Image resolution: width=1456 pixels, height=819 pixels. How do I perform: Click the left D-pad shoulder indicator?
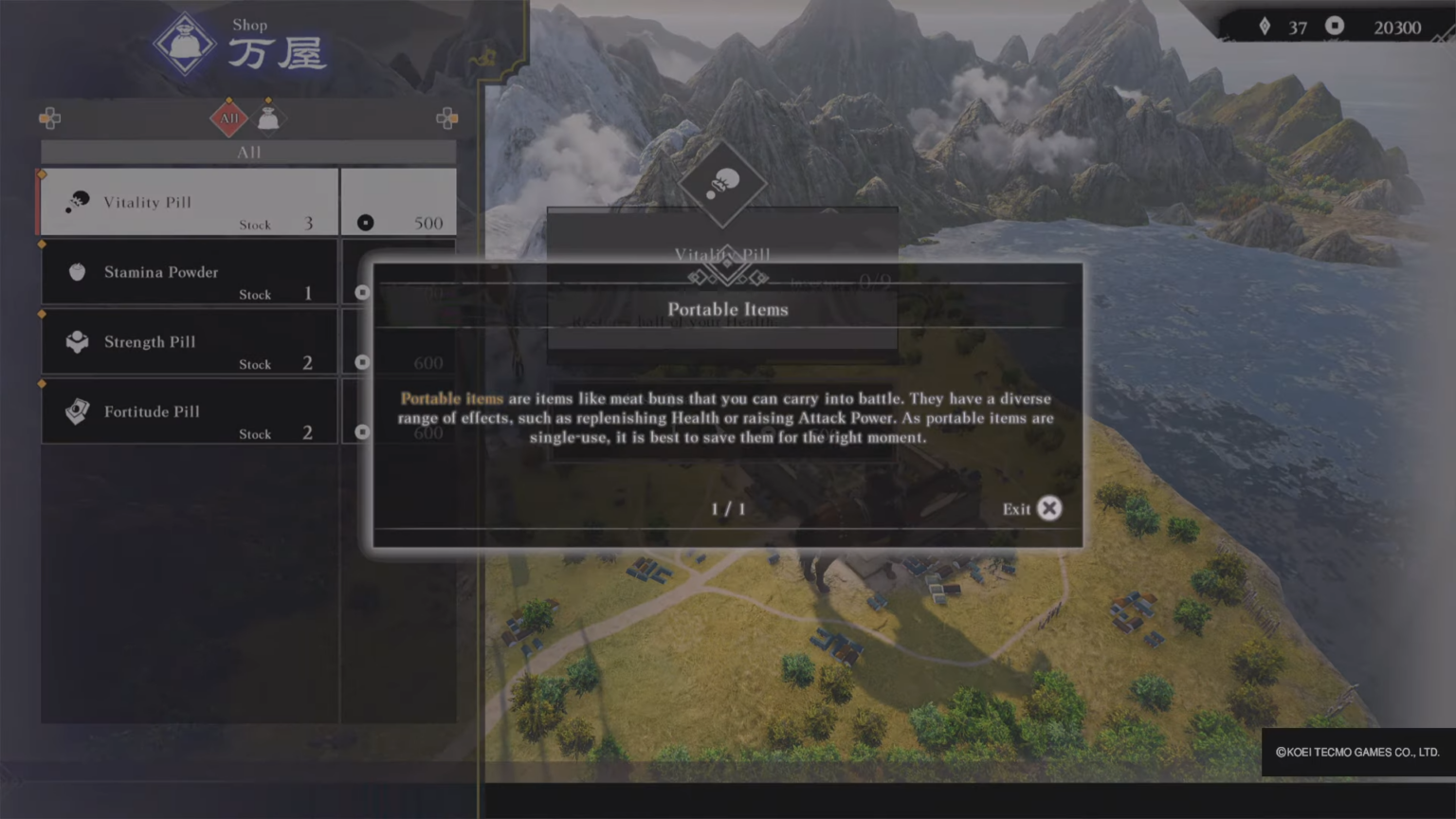coord(49,118)
